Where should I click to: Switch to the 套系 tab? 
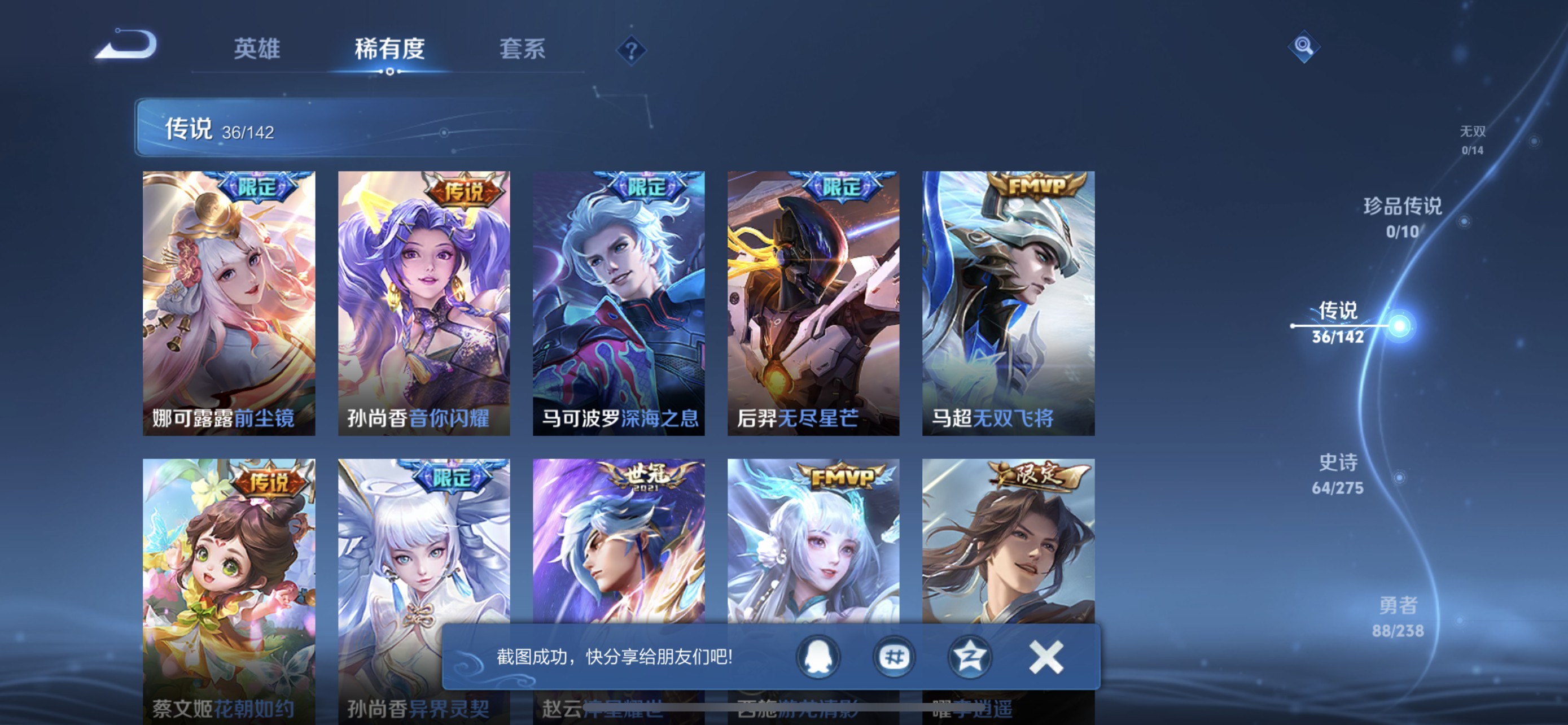click(x=521, y=49)
